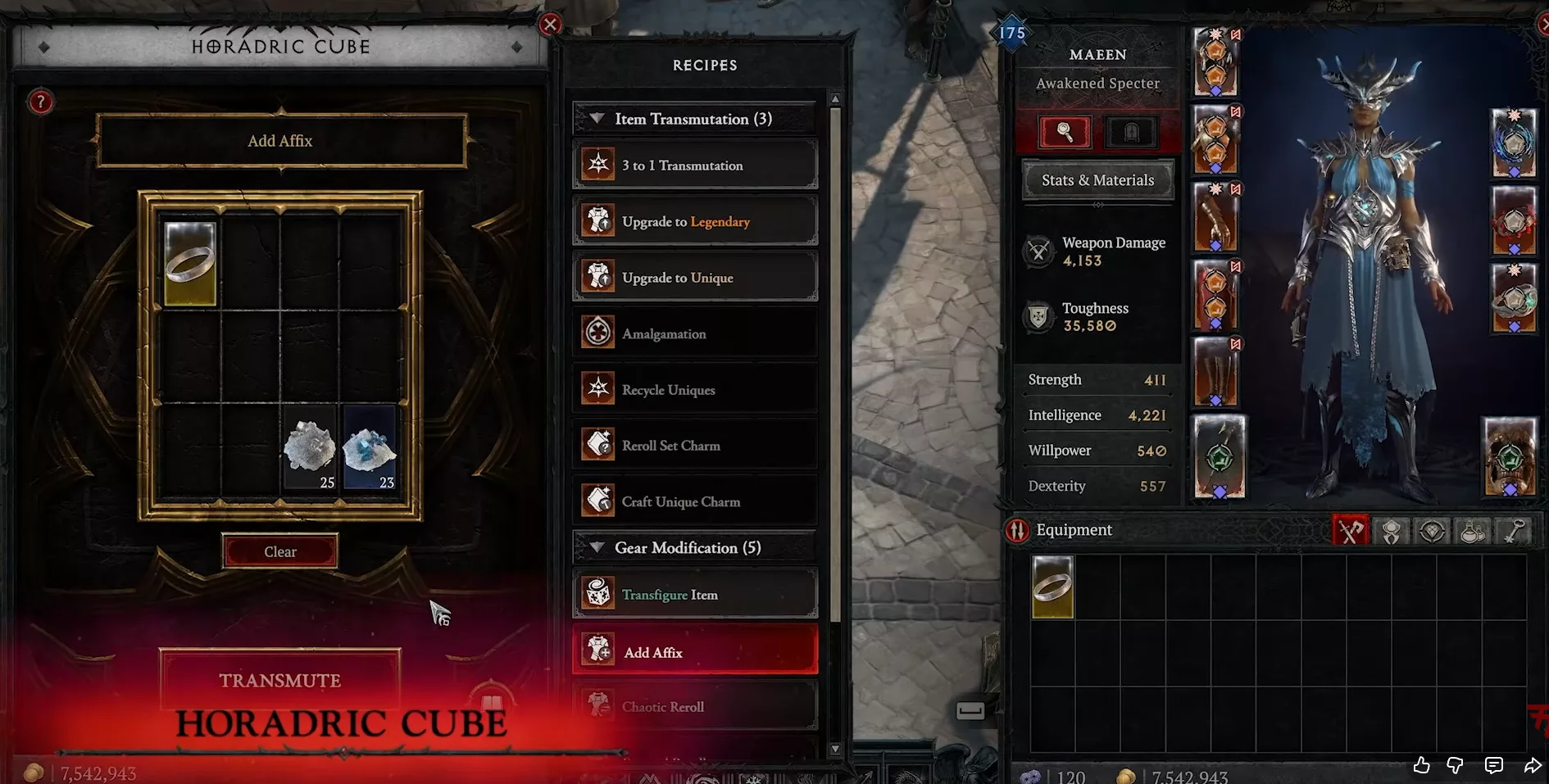Choose the Transfigure Item recipe
The height and width of the screenshot is (784, 1549).
(695, 595)
